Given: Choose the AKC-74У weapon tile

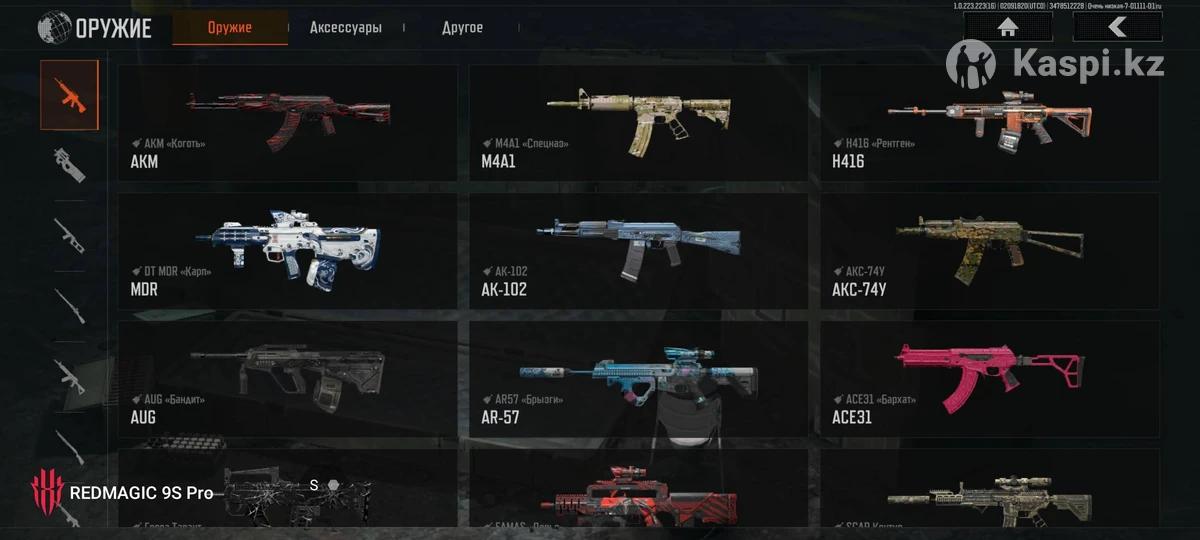Looking at the screenshot, I should (990, 250).
